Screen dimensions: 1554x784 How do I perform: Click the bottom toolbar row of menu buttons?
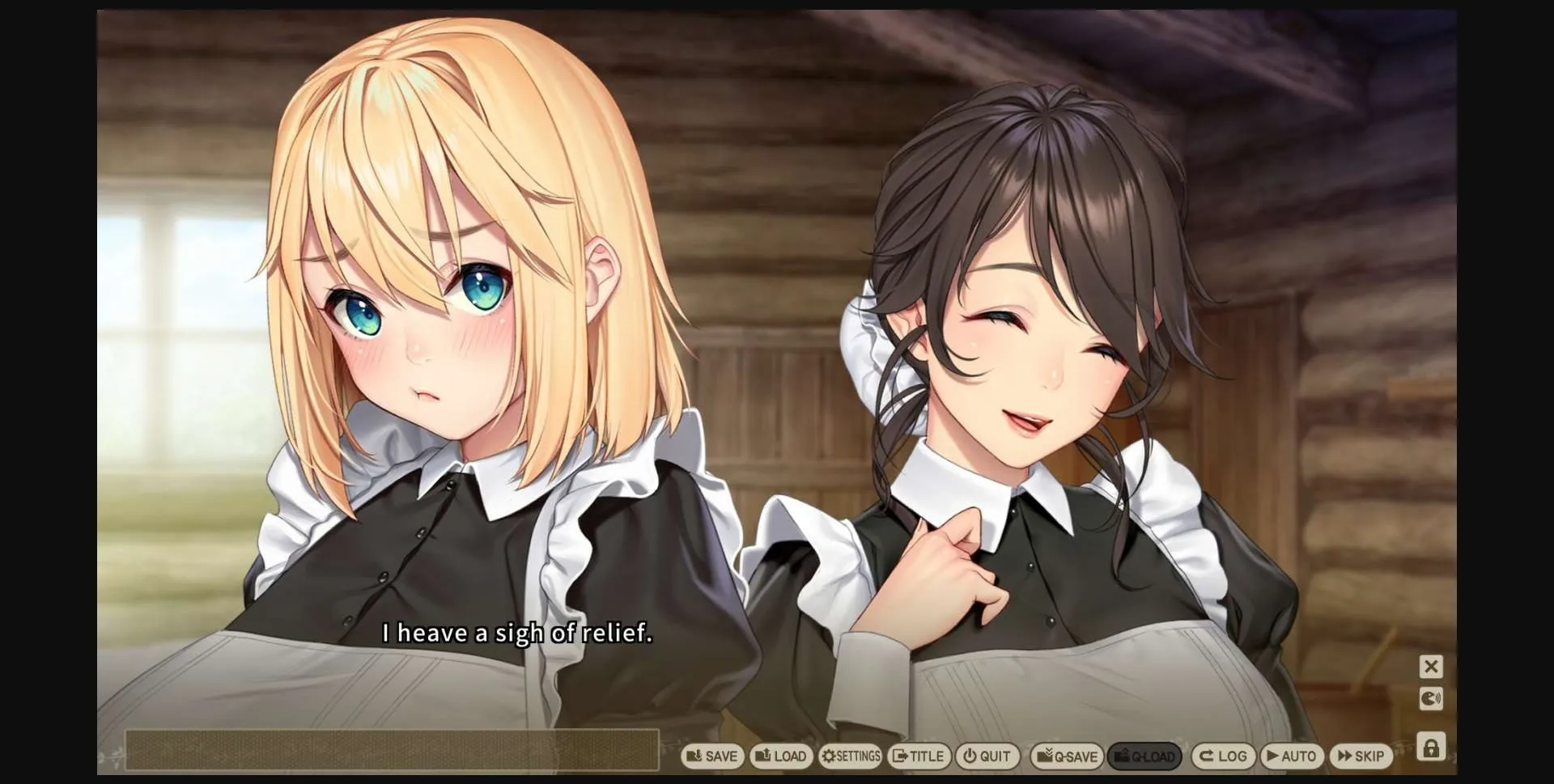tap(1036, 756)
